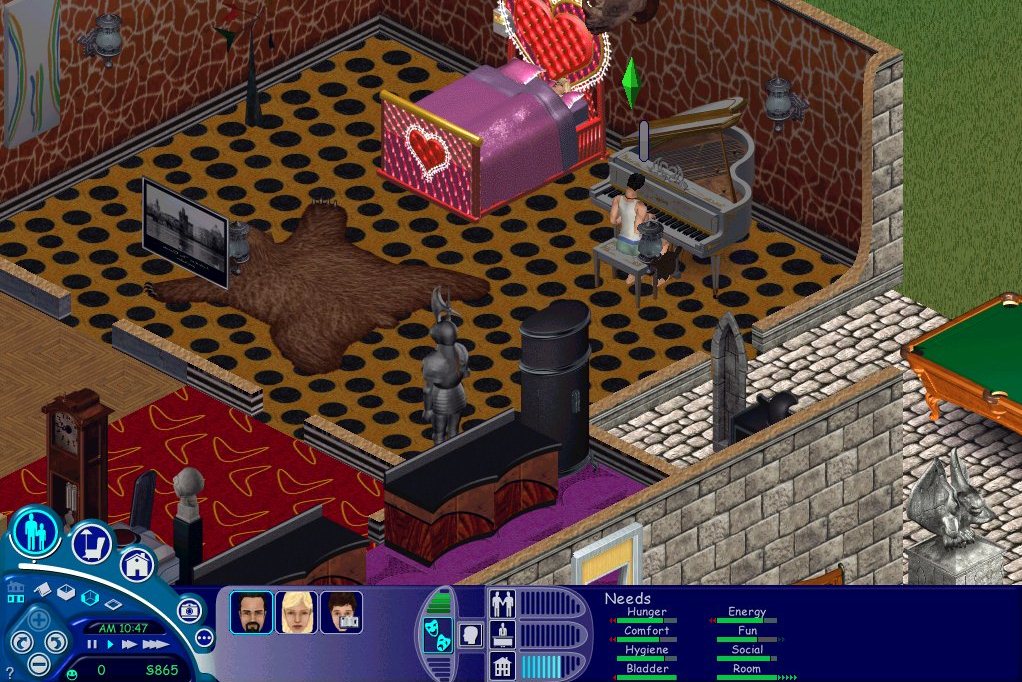Screen dimensions: 1022x682
Task: Set game speed to fast forward
Action: coord(128,645)
